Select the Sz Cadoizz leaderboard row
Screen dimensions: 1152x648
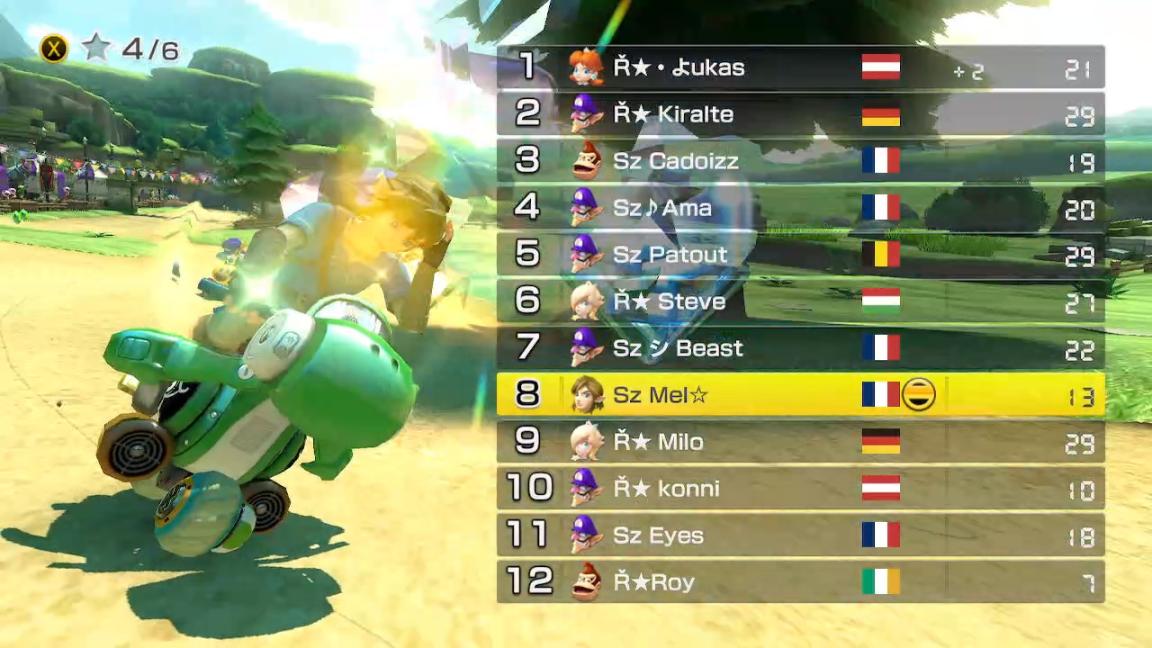pyautogui.click(x=800, y=161)
